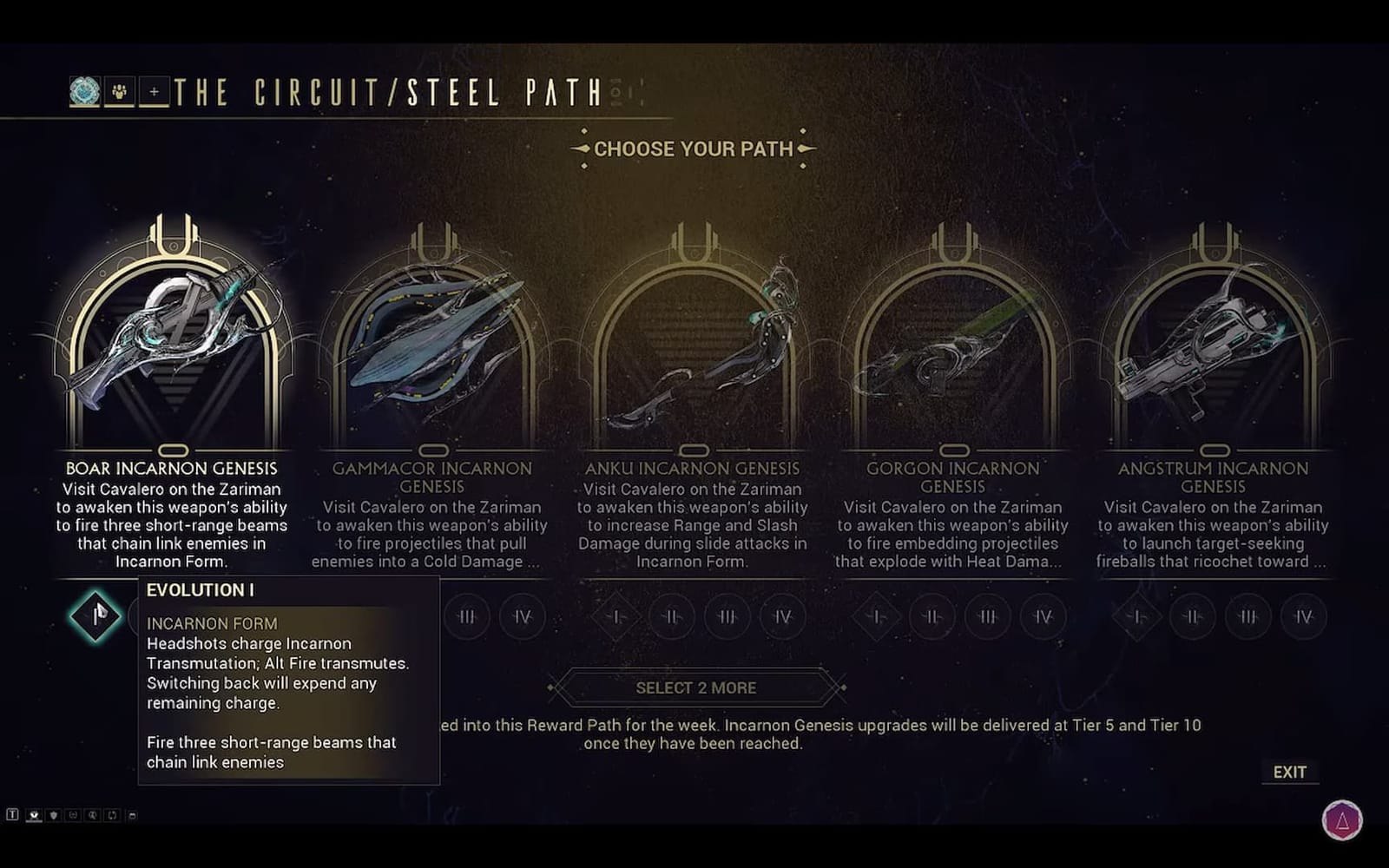
Task: Expand Evolution IV details for Anku
Action: (781, 616)
